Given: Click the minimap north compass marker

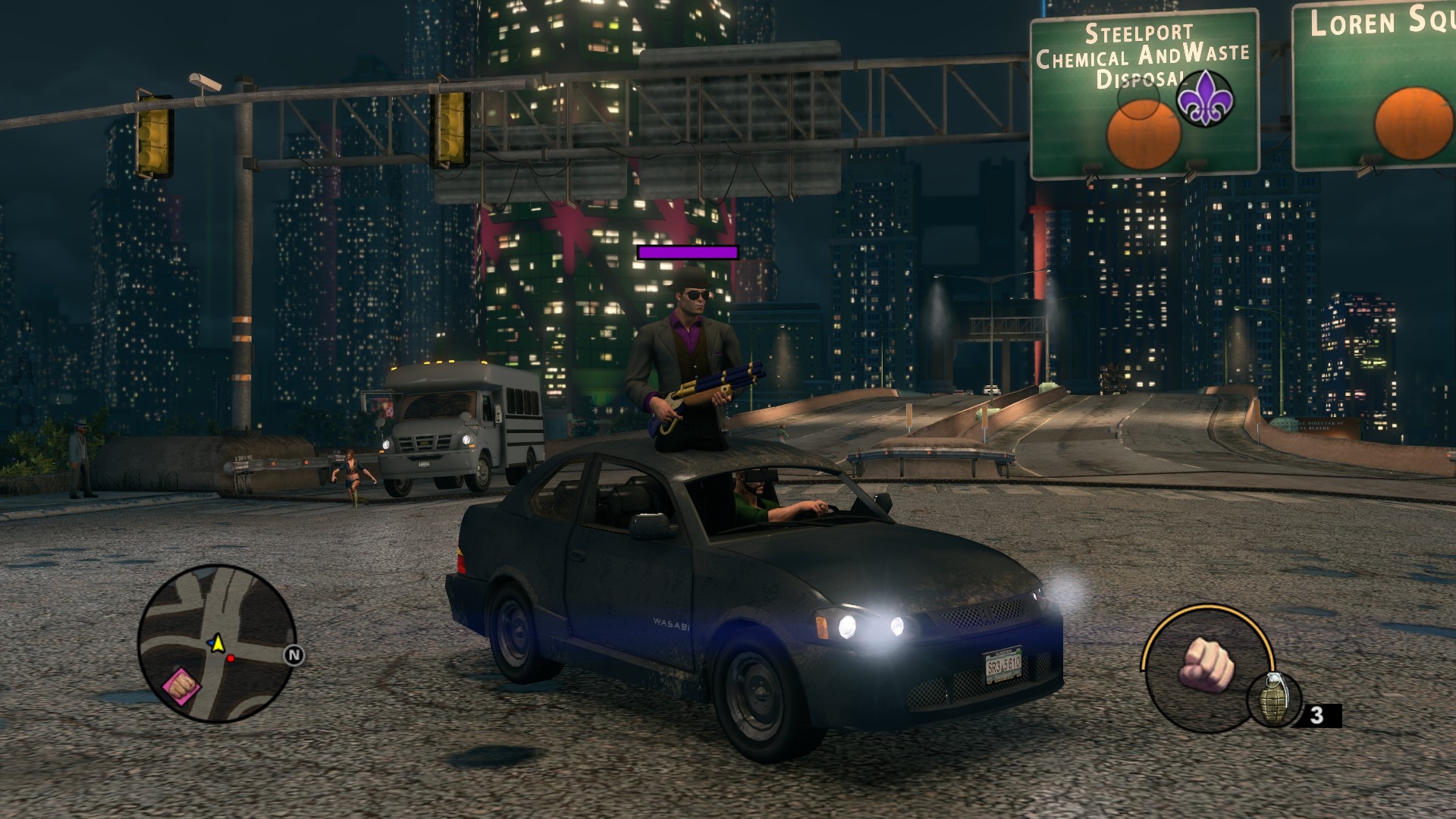Looking at the screenshot, I should [x=294, y=655].
